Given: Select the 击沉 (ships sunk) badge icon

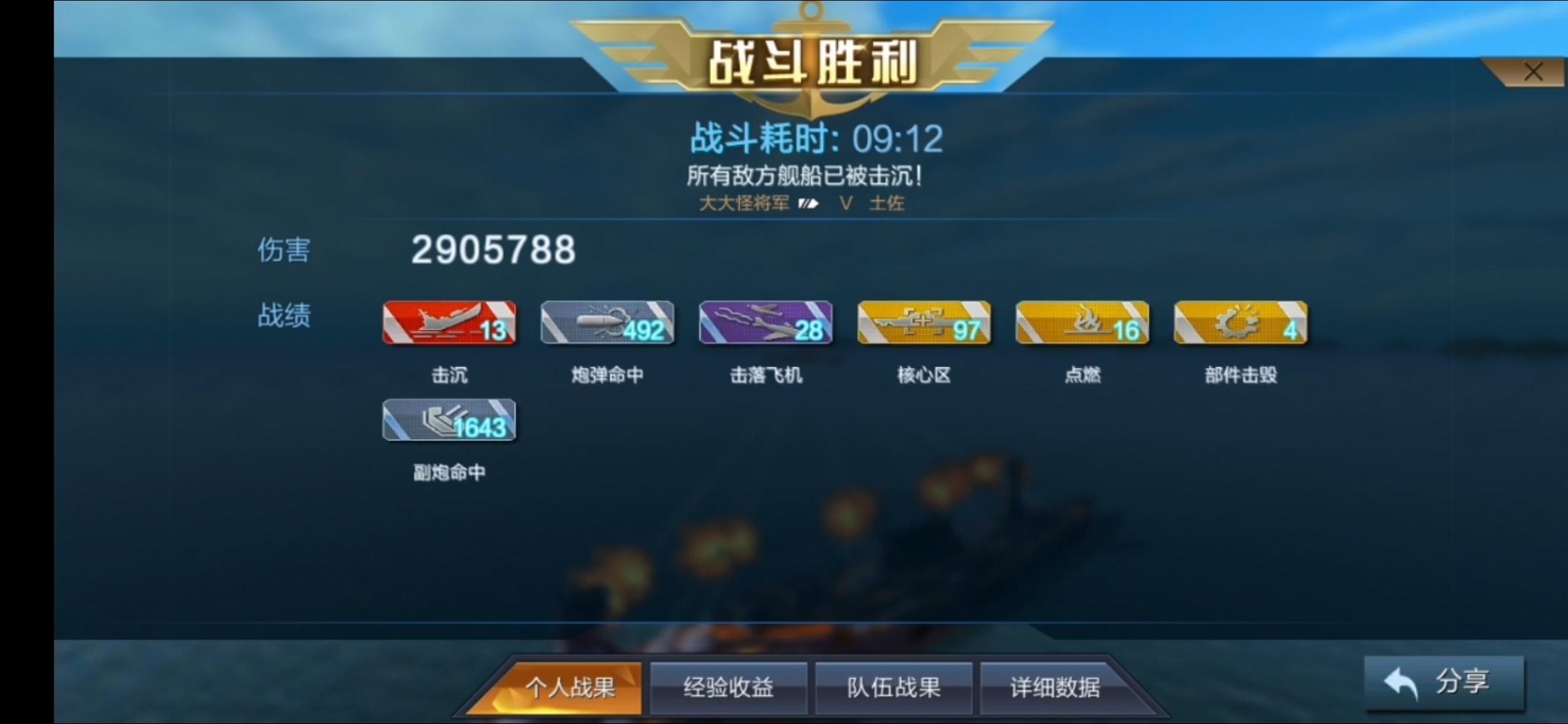Looking at the screenshot, I should click(449, 323).
